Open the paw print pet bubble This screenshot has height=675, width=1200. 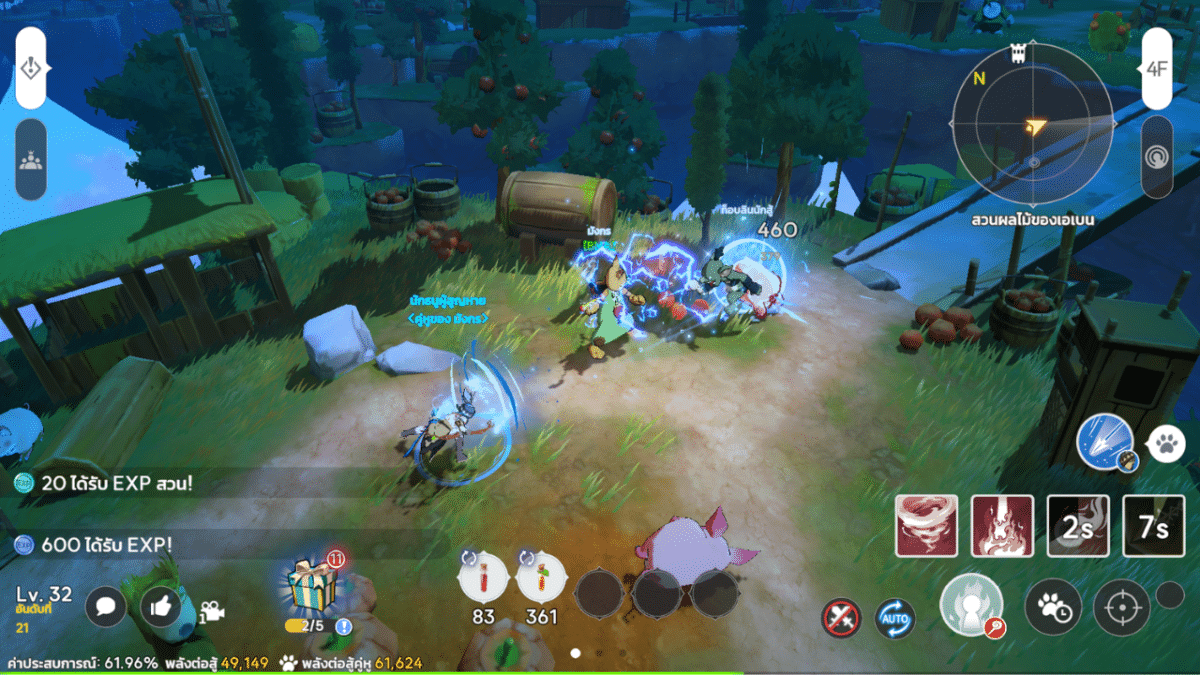(1165, 443)
